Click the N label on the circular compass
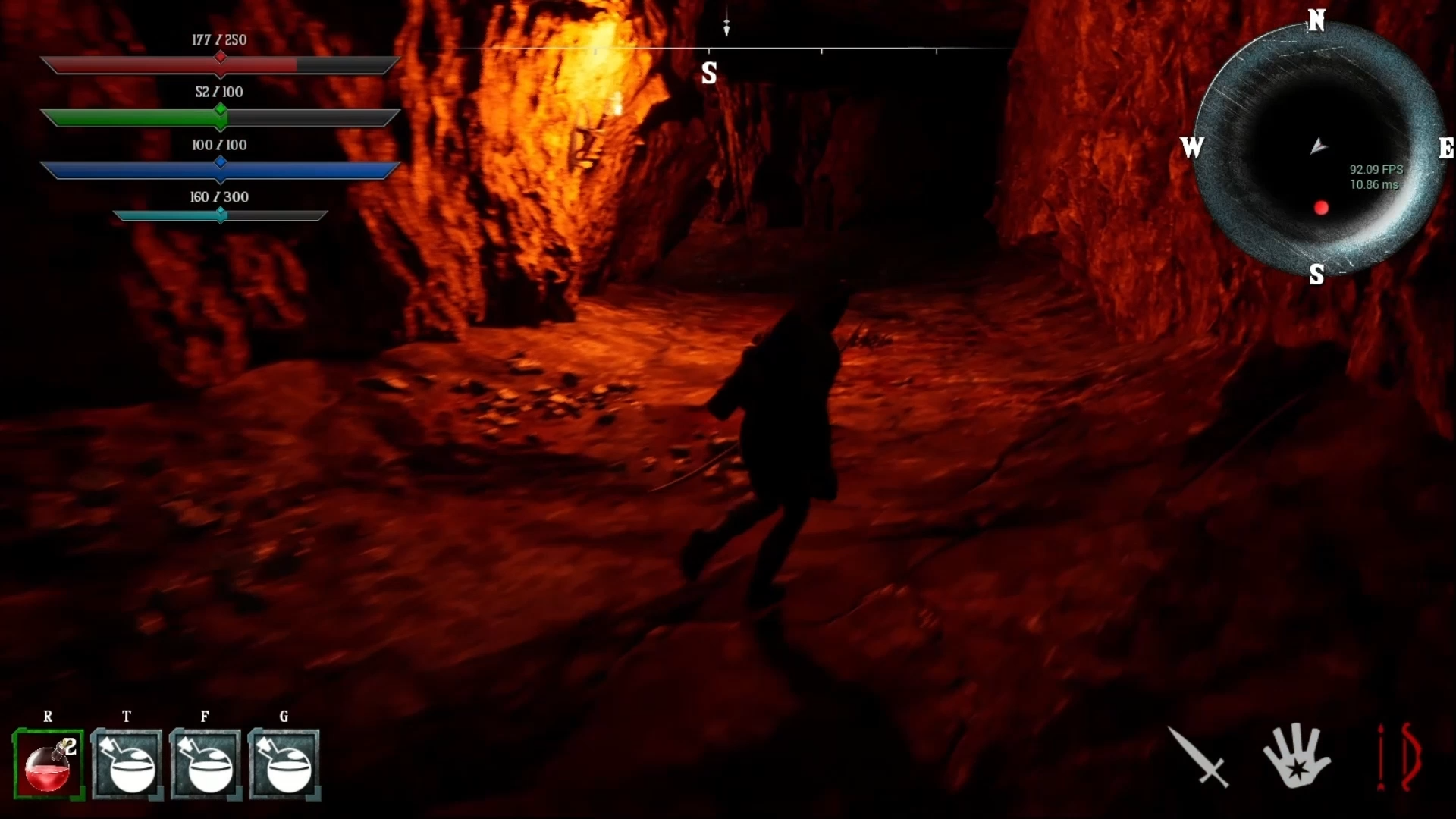 [x=1317, y=21]
